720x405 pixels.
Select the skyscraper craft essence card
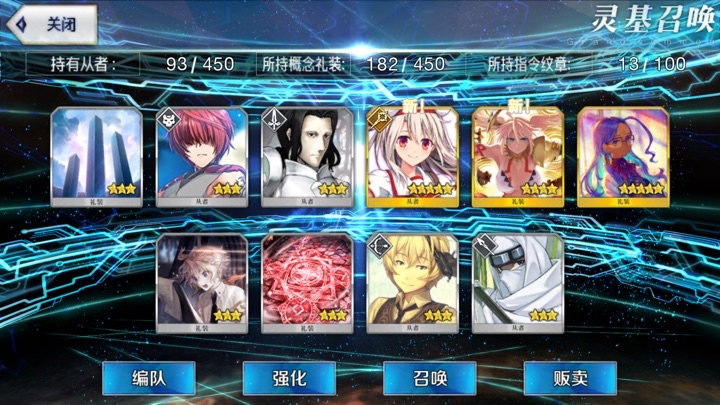point(96,155)
